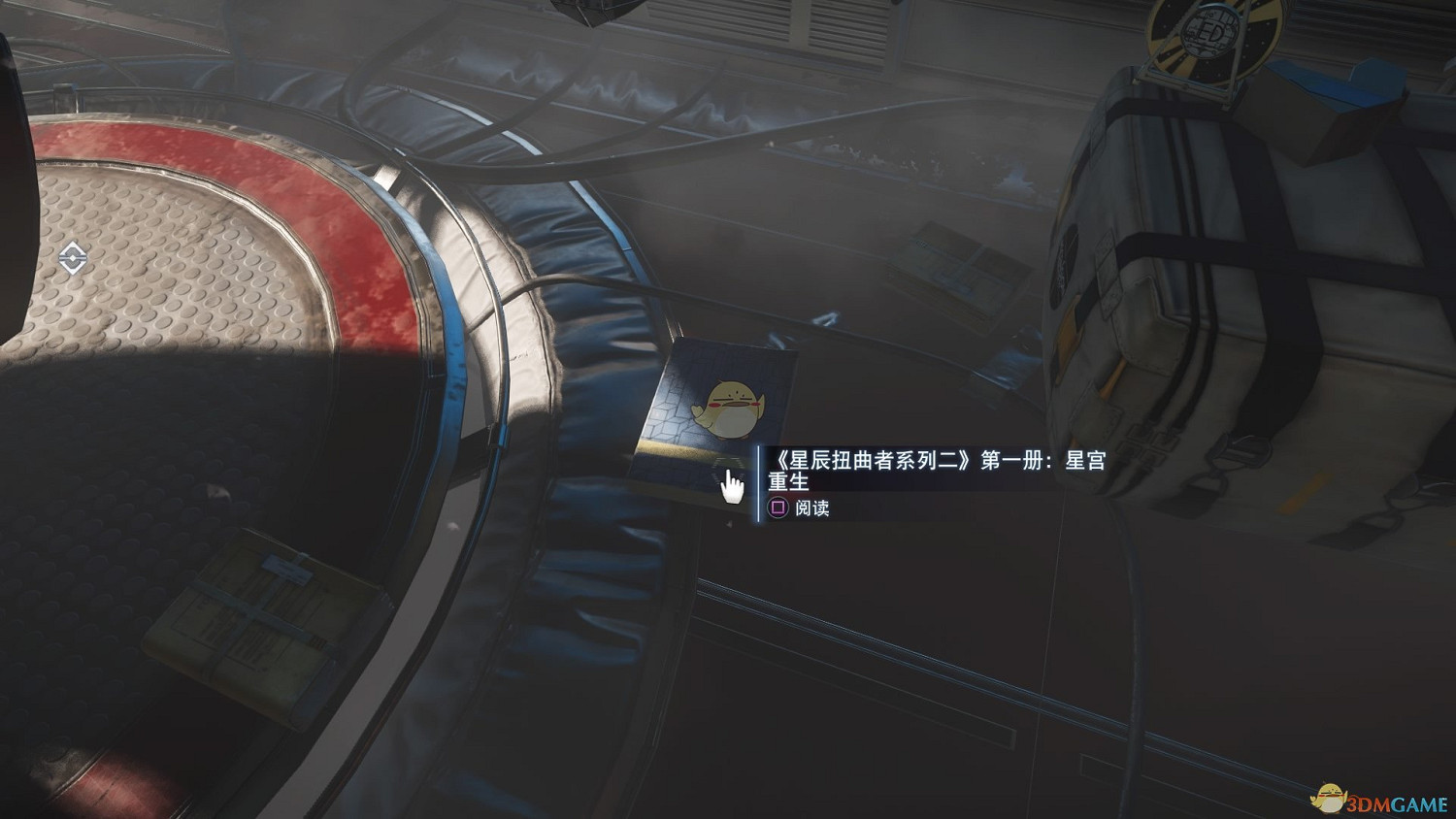1456x819 pixels.
Task: Click the PlayStation square button icon beside 阅读
Action: [x=778, y=506]
